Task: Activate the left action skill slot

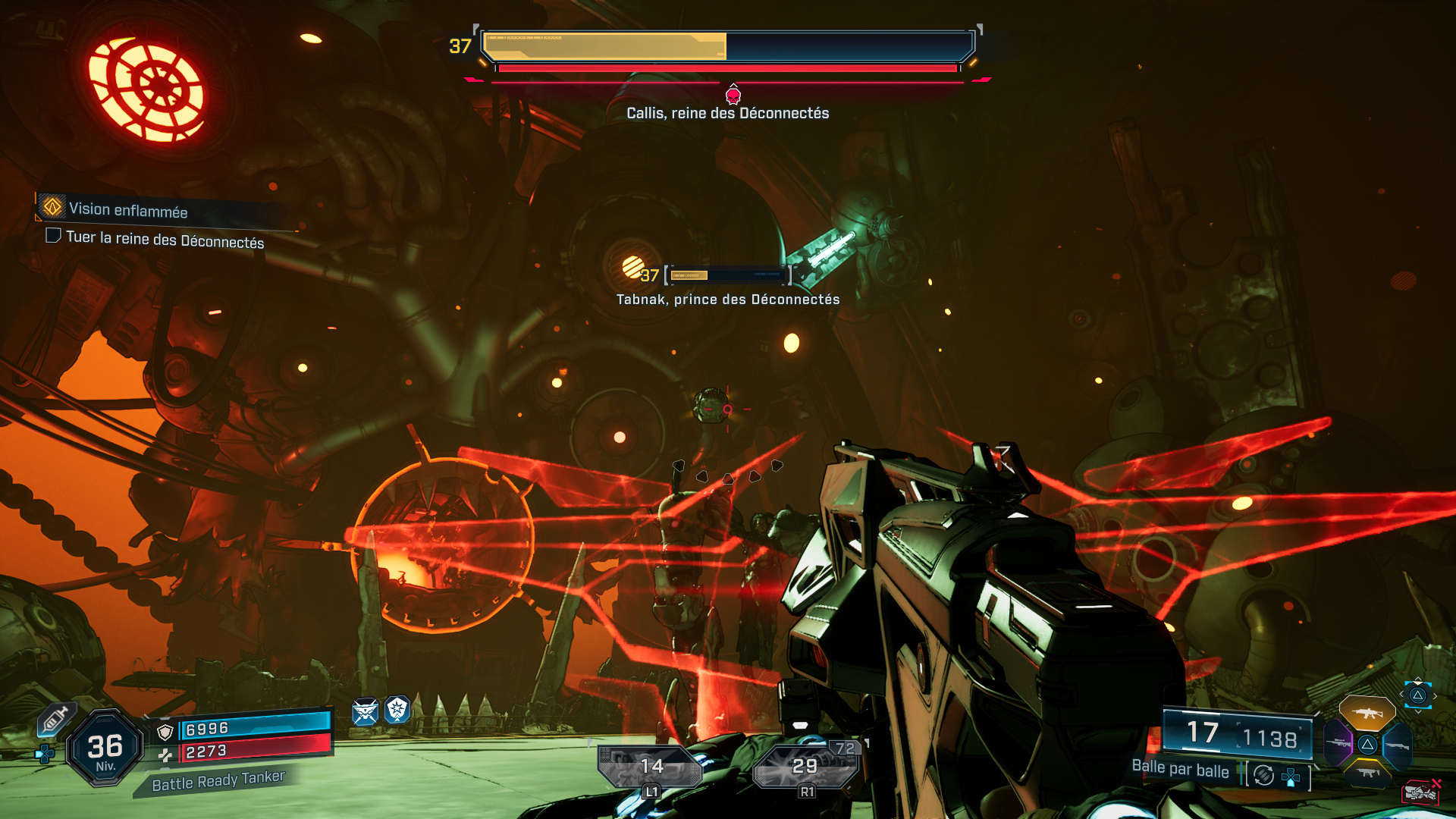Action: click(651, 767)
